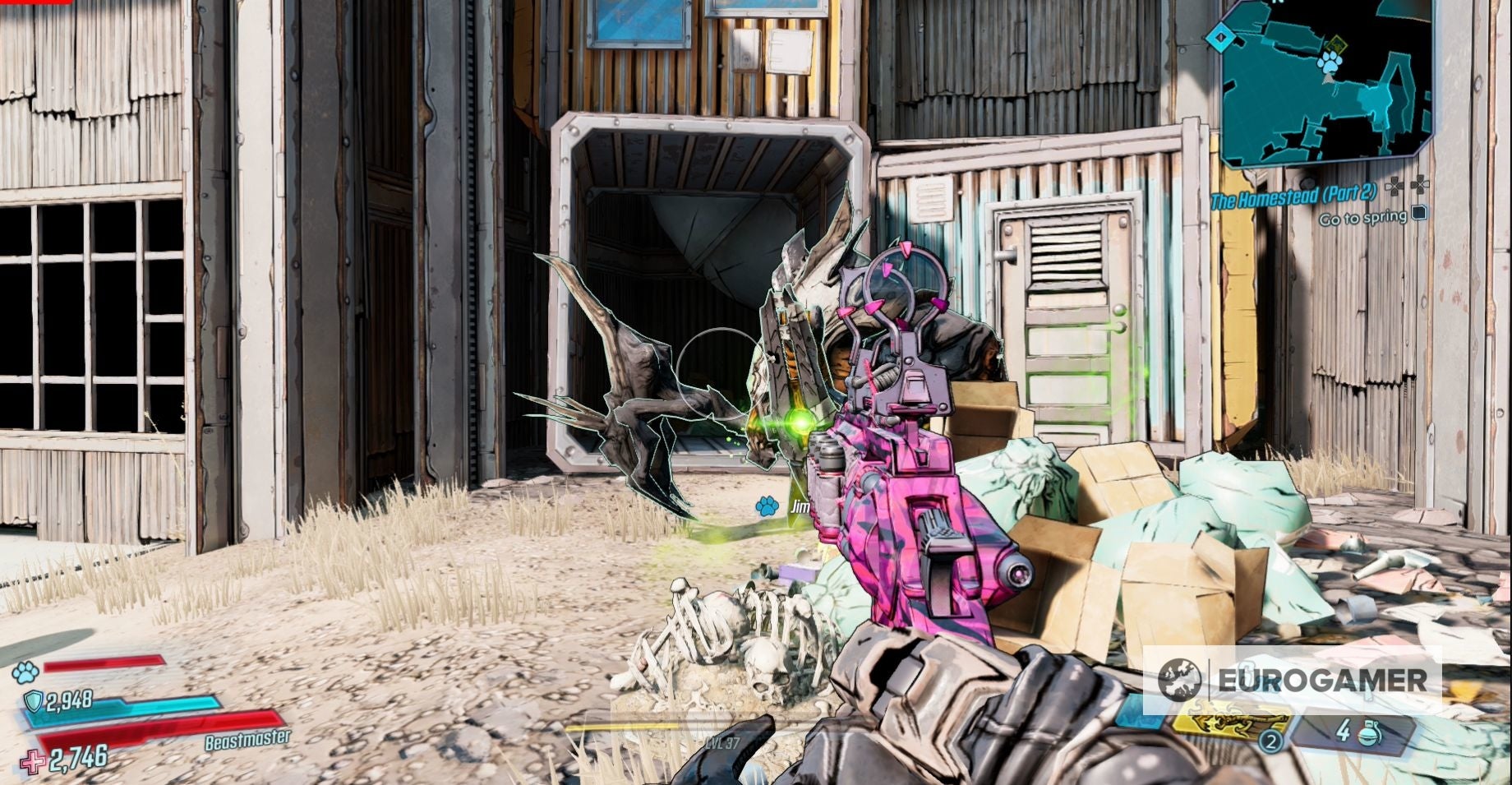Viewport: 1512px width, 785px height.
Task: Toggle the right D-pad icon under the minimap
Action: [x=1418, y=186]
